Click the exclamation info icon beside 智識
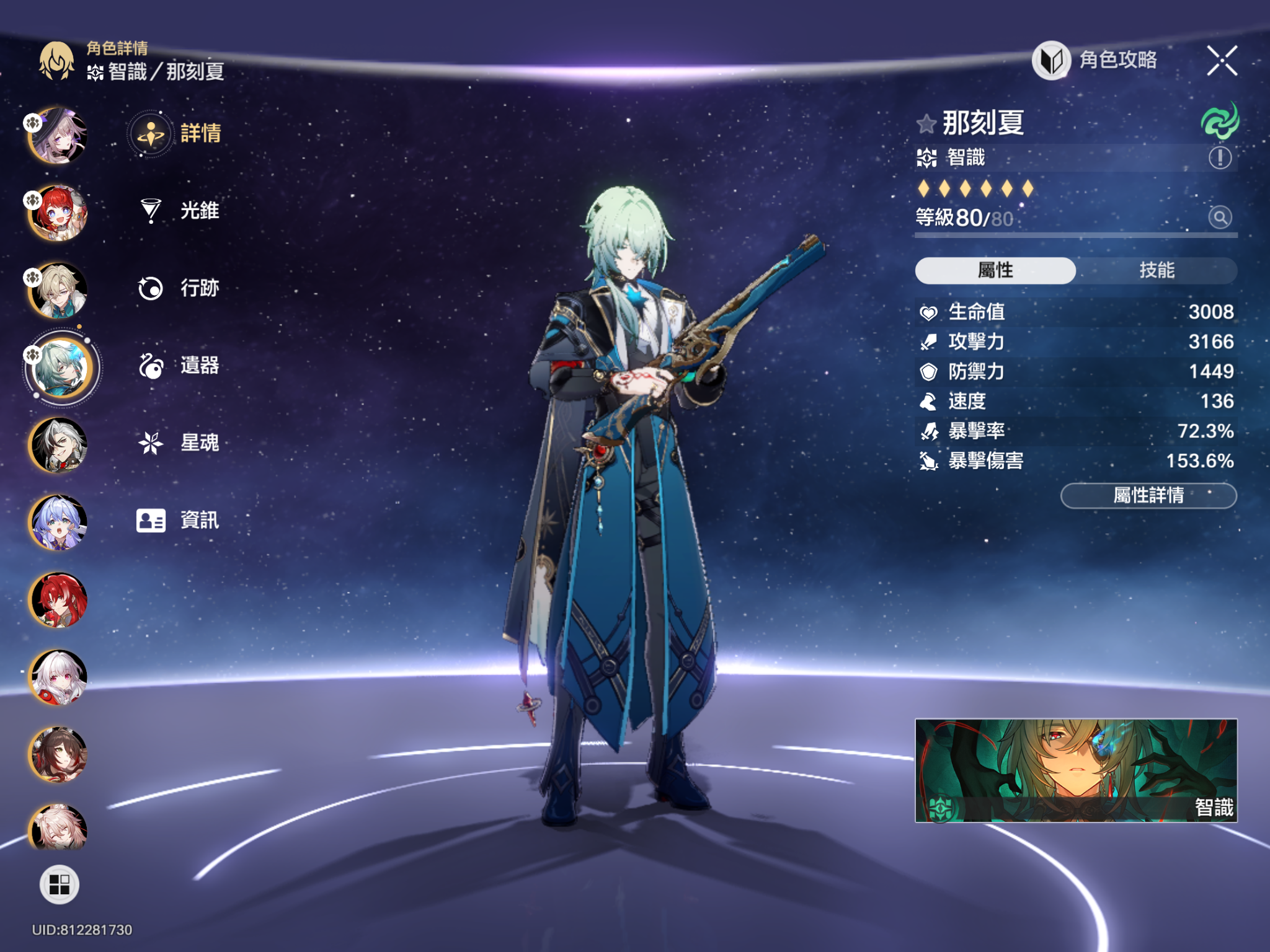The height and width of the screenshot is (952, 1270). click(x=1220, y=158)
